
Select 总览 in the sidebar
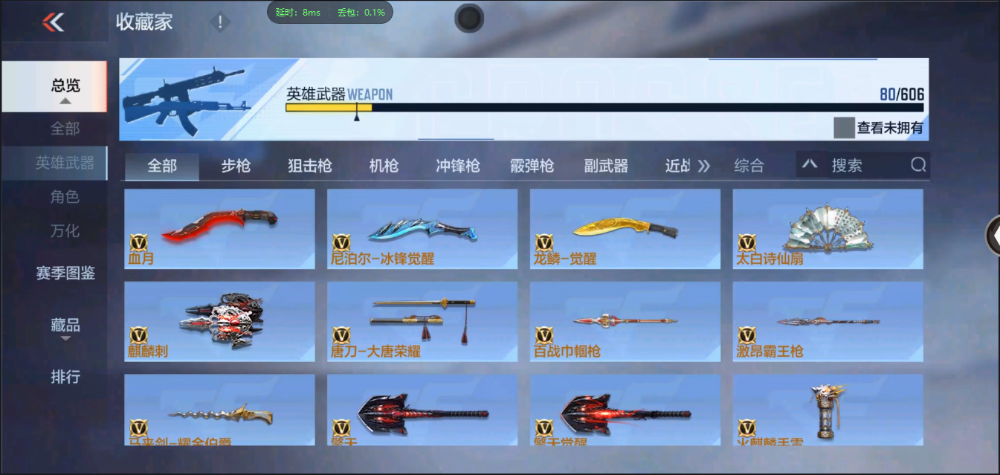[x=65, y=87]
